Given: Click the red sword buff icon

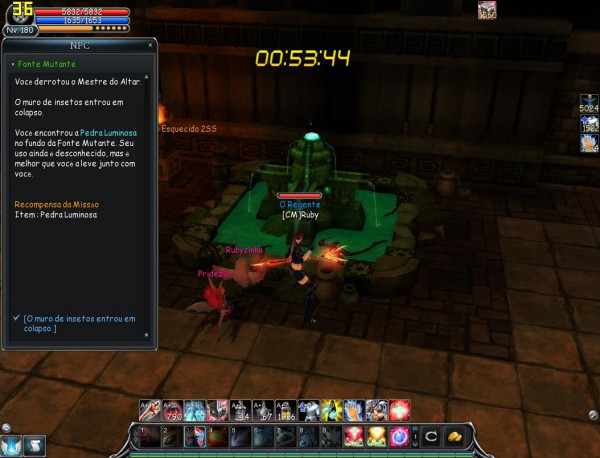Looking at the screenshot, I should click(148, 409).
